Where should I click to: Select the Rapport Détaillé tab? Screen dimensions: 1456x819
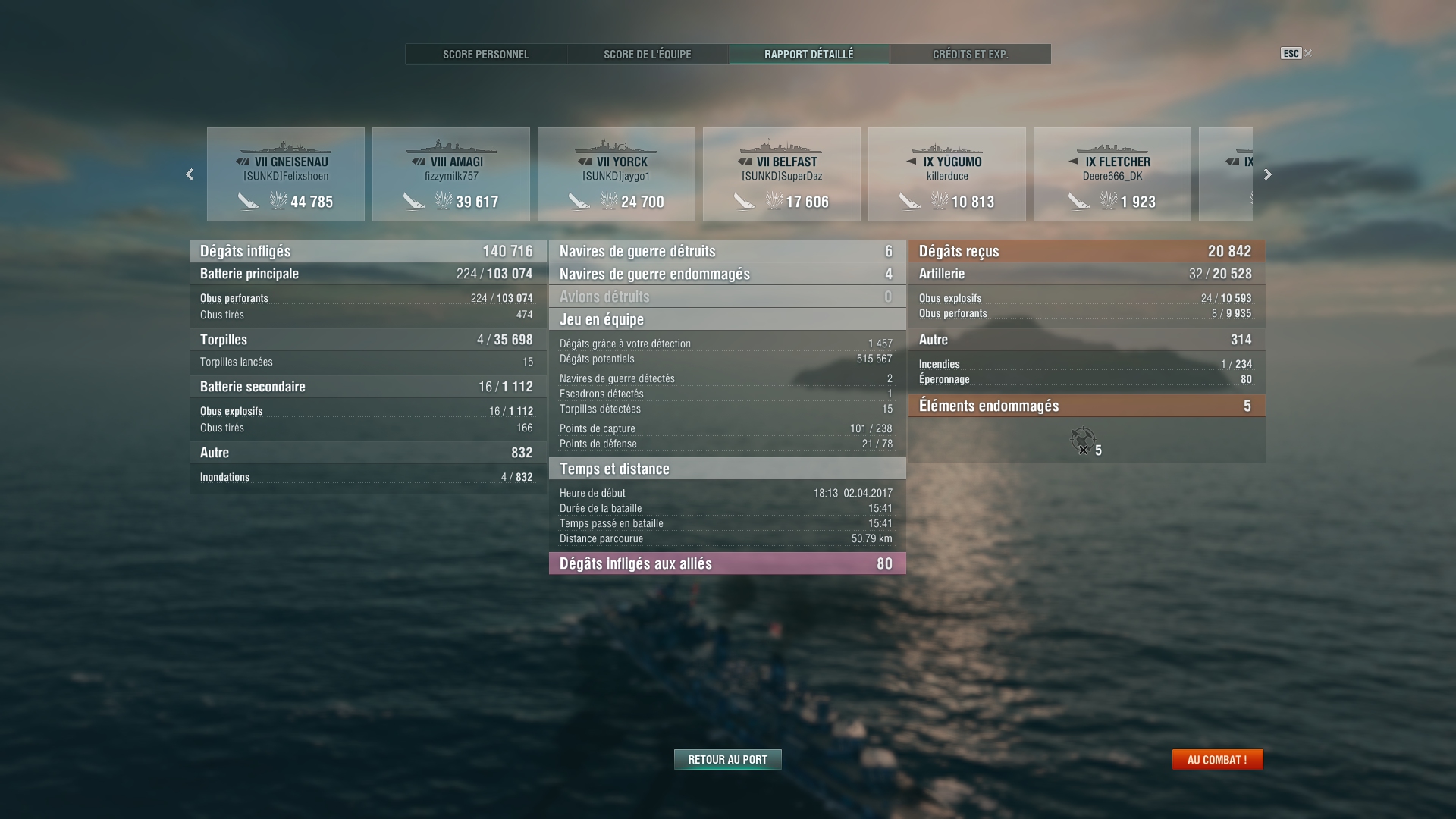tap(808, 55)
